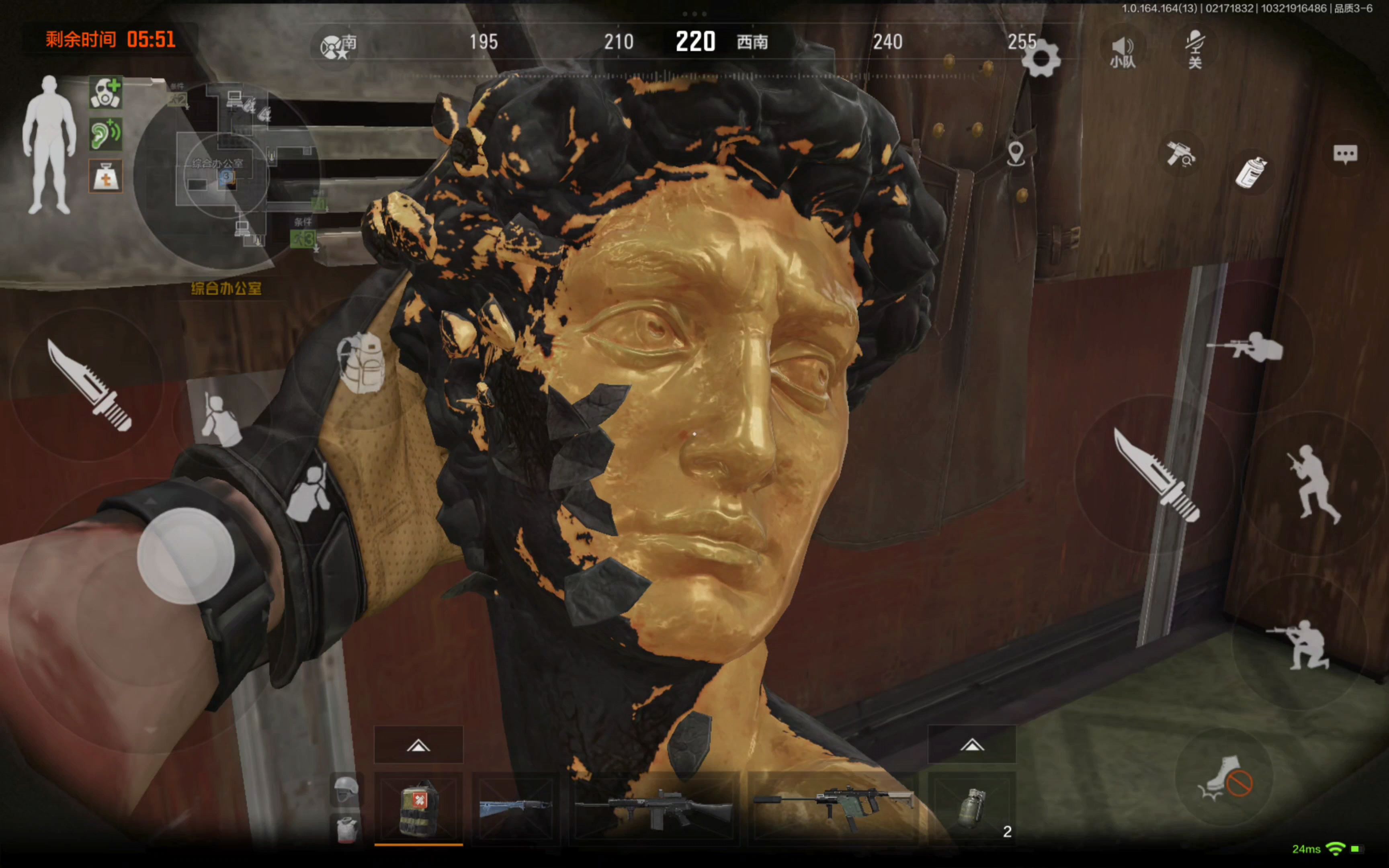Tap the map location pin marker
The image size is (1389, 868).
point(1015,154)
